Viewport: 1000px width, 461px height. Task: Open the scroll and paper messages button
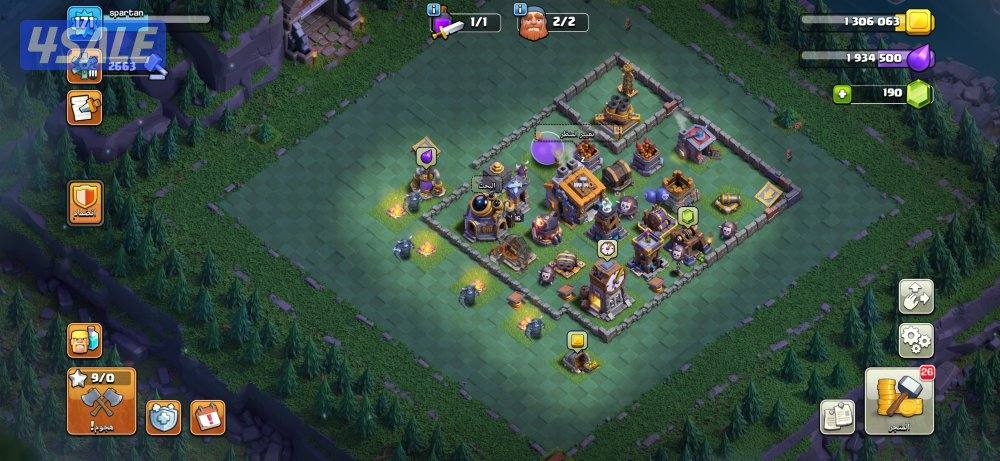click(84, 107)
